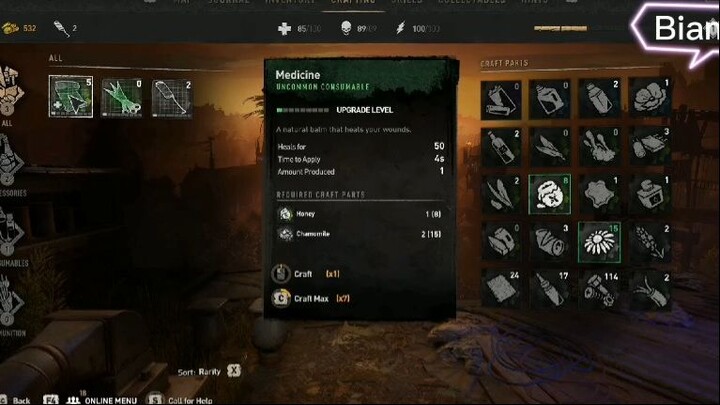Select the lockpick blueprint tile
The width and height of the screenshot is (720, 405).
click(172, 96)
